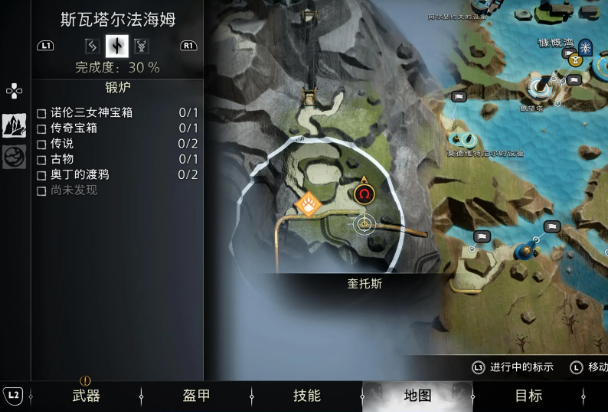Screen dimensions: 608x412
Task: Click the mine-like entrance marker above the forge
Action: click(309, 98)
